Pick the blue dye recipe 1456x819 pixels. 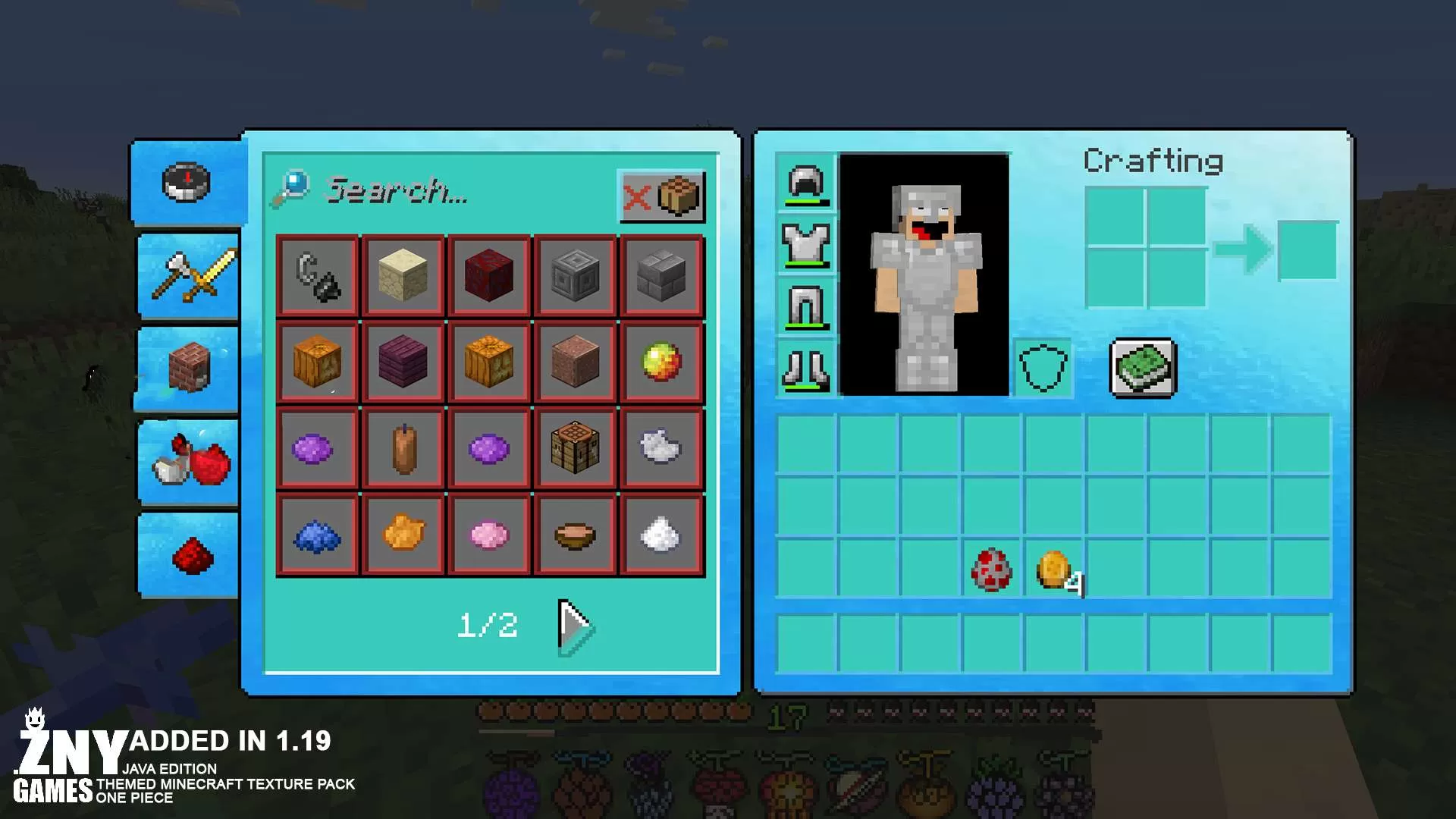click(317, 535)
